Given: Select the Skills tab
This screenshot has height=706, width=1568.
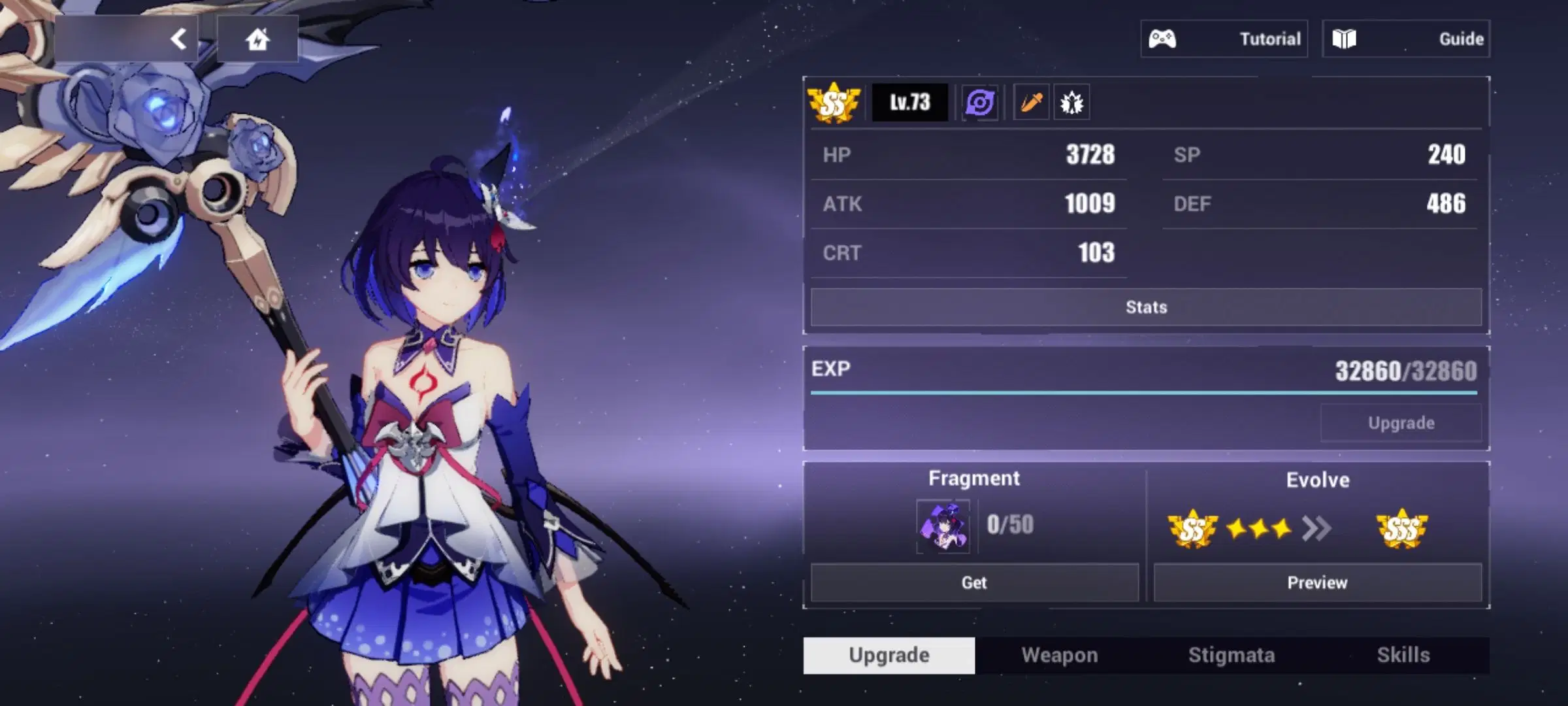Looking at the screenshot, I should [x=1405, y=654].
